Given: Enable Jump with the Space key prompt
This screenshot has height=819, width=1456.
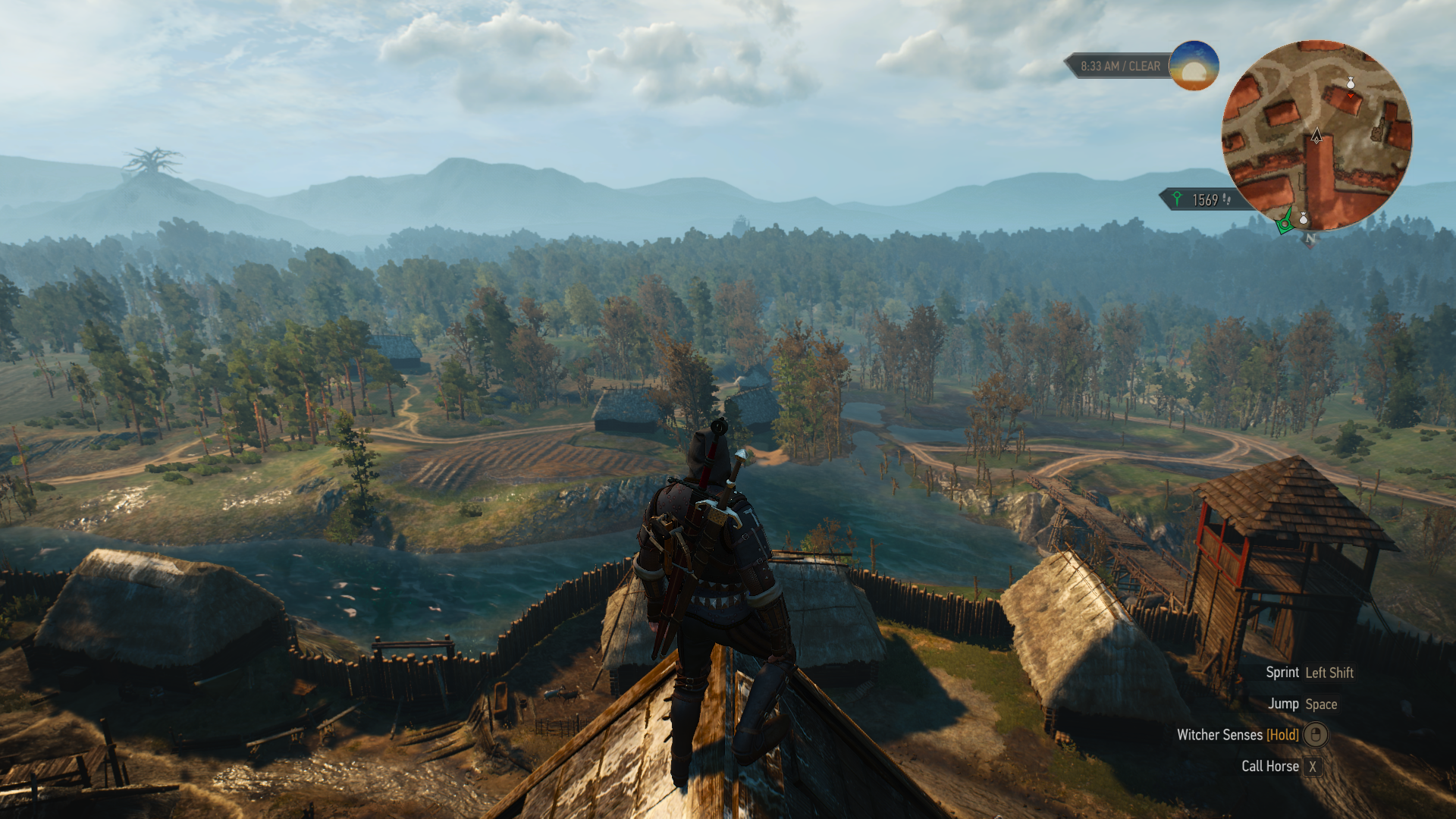Looking at the screenshot, I should point(1322,704).
